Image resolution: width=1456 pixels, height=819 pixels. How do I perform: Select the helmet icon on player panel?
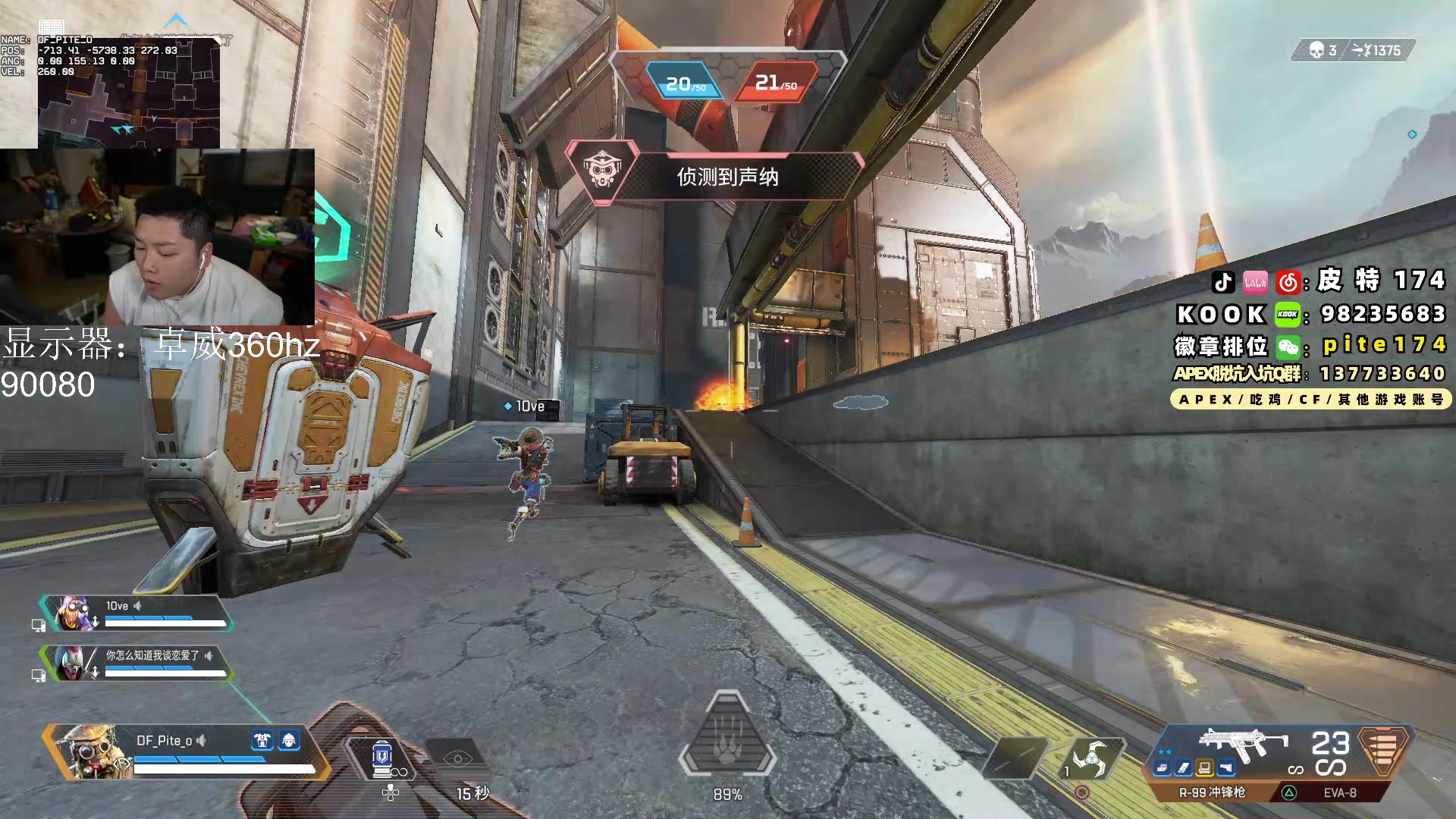(x=289, y=740)
